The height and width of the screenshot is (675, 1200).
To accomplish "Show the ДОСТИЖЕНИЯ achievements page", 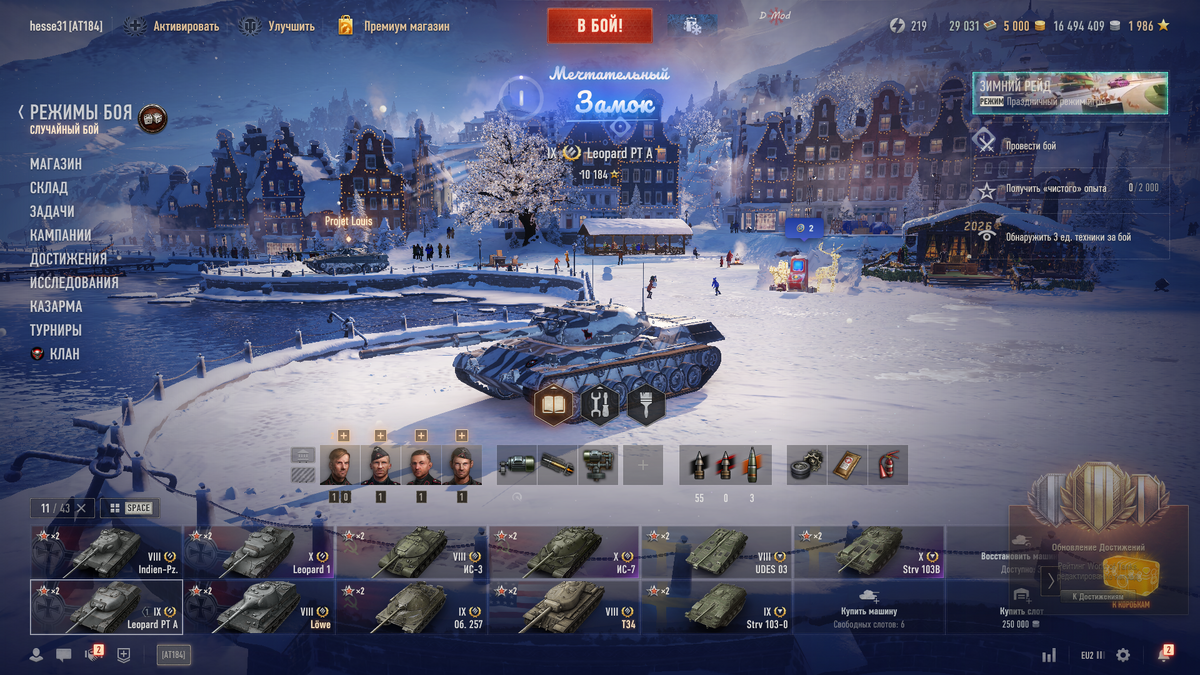I will tap(68, 259).
